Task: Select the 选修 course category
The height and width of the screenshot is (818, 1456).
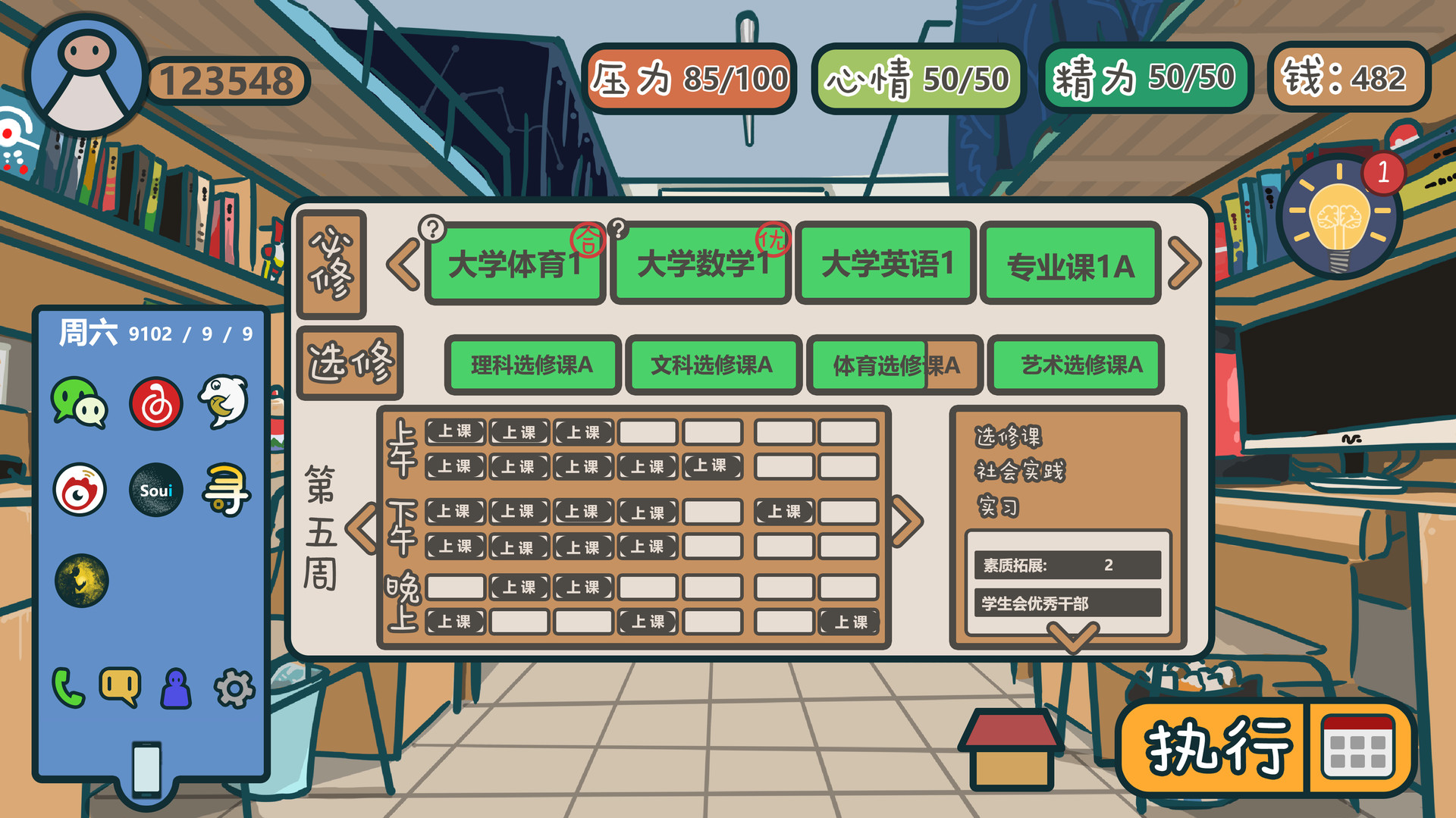Action: (x=350, y=364)
